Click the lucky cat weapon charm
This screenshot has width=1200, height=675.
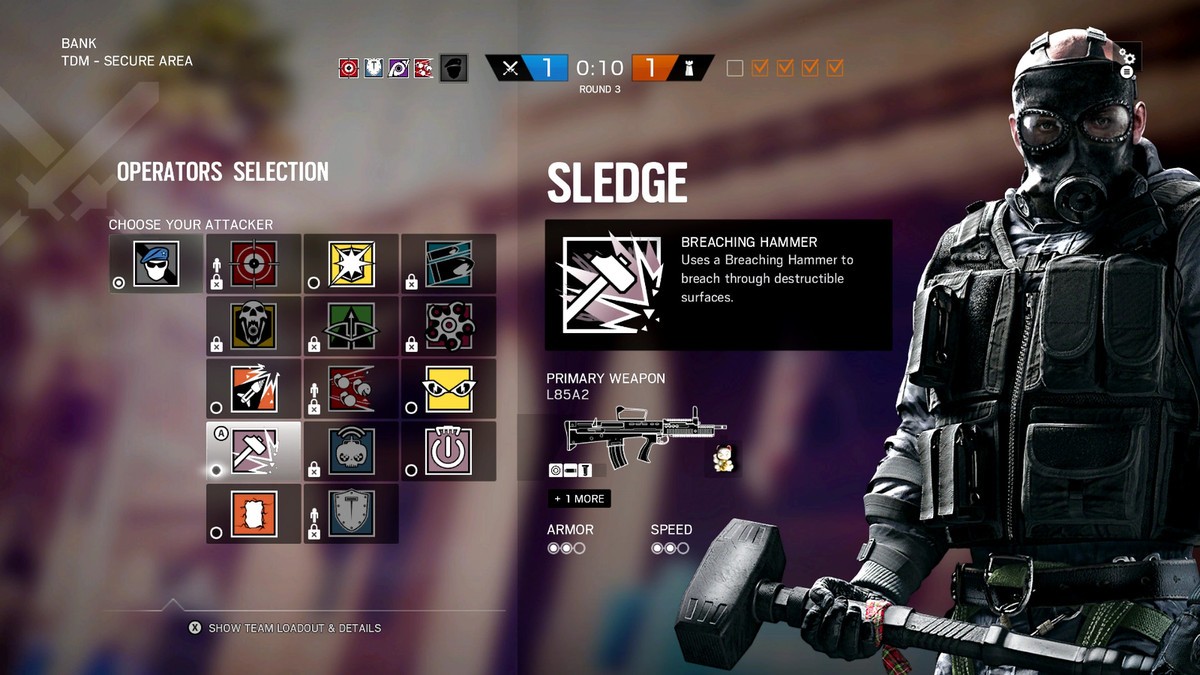click(x=722, y=459)
